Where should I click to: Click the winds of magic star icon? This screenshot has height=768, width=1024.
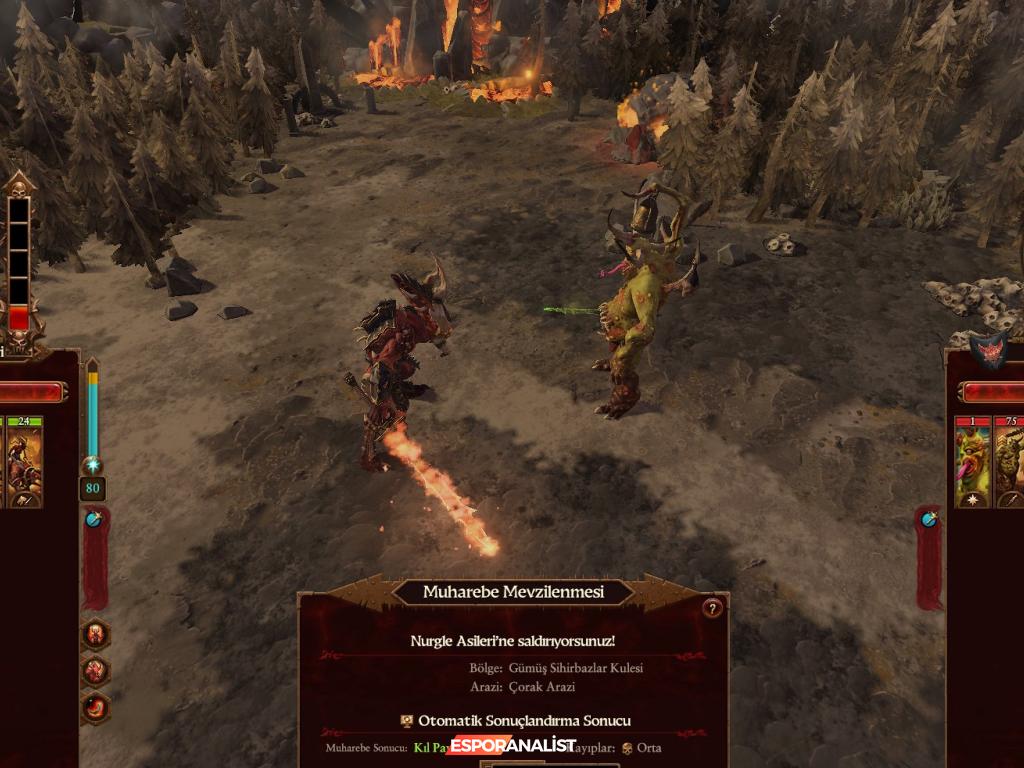click(92, 465)
